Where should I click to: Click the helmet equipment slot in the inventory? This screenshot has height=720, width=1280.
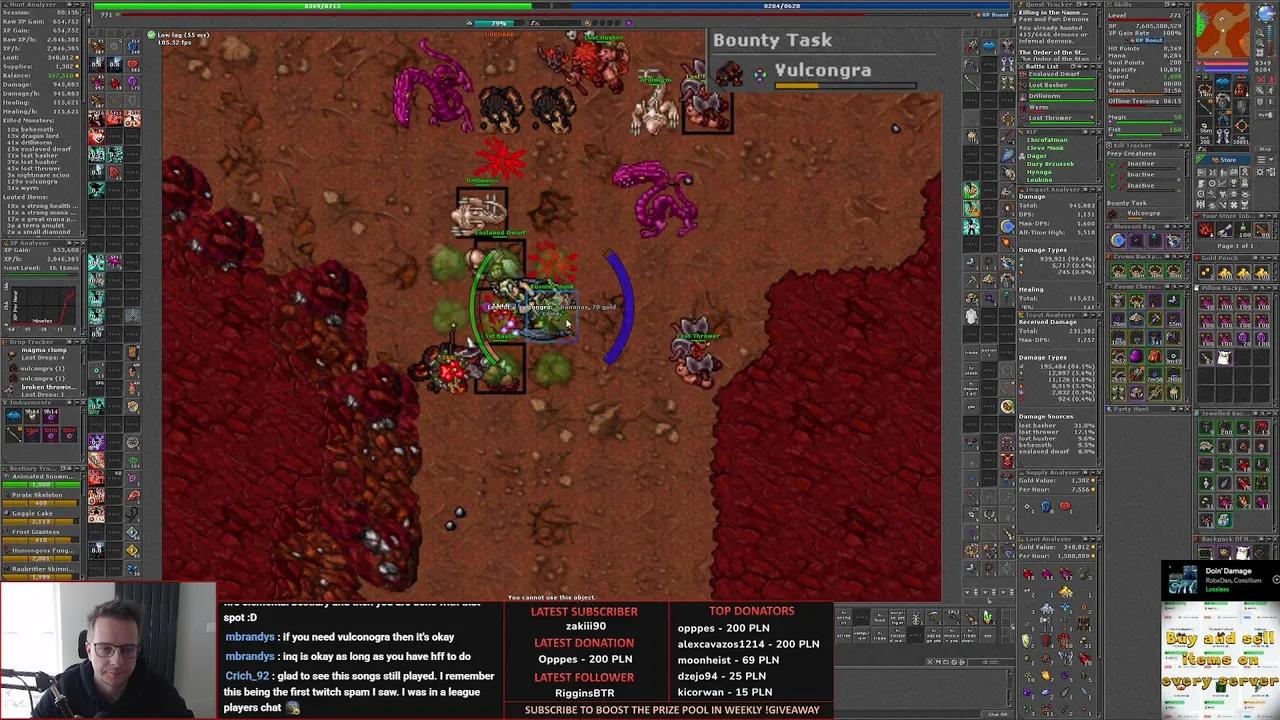point(1223,84)
